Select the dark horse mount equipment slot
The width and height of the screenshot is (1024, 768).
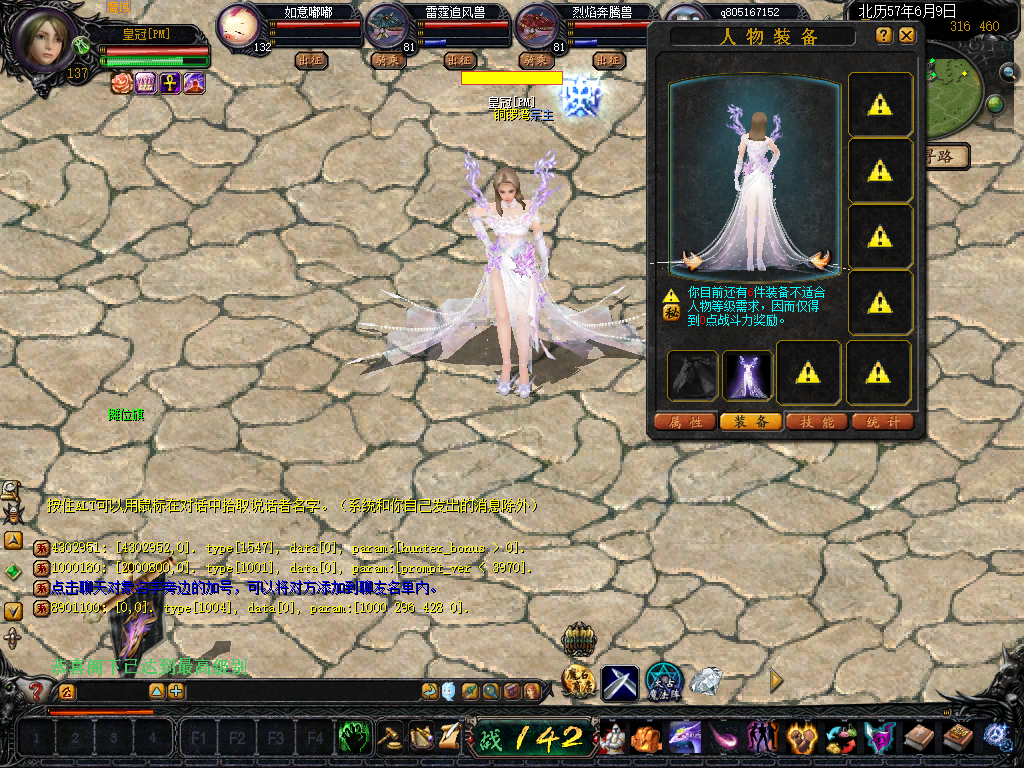click(x=693, y=375)
